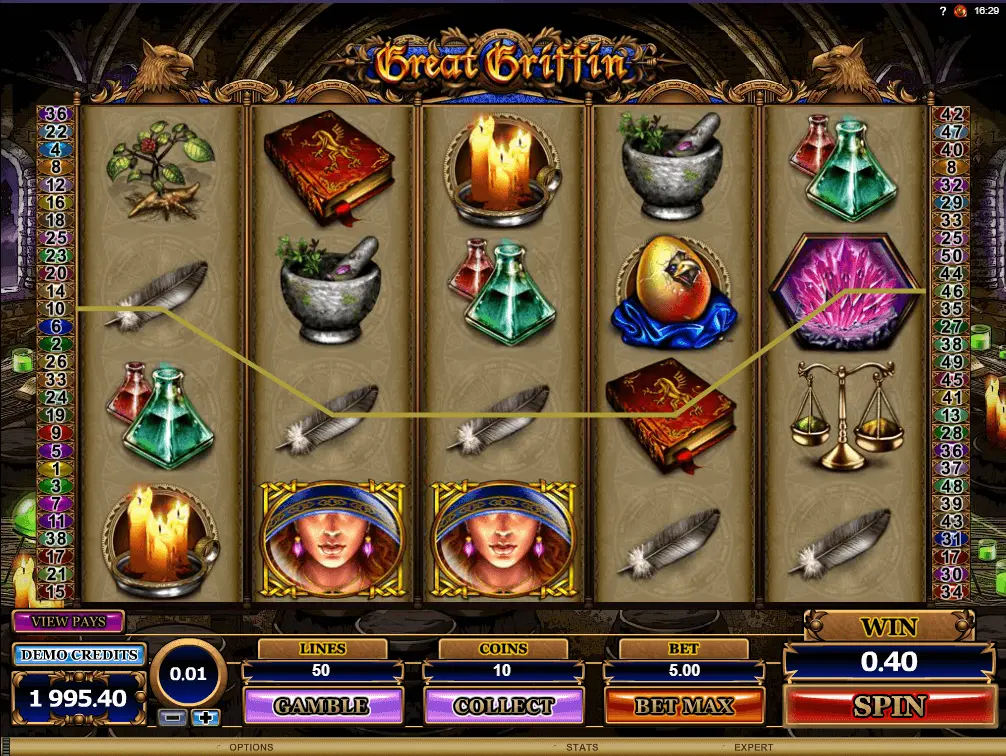This screenshot has width=1006, height=756.
Task: Open the Options menu
Action: [251, 747]
